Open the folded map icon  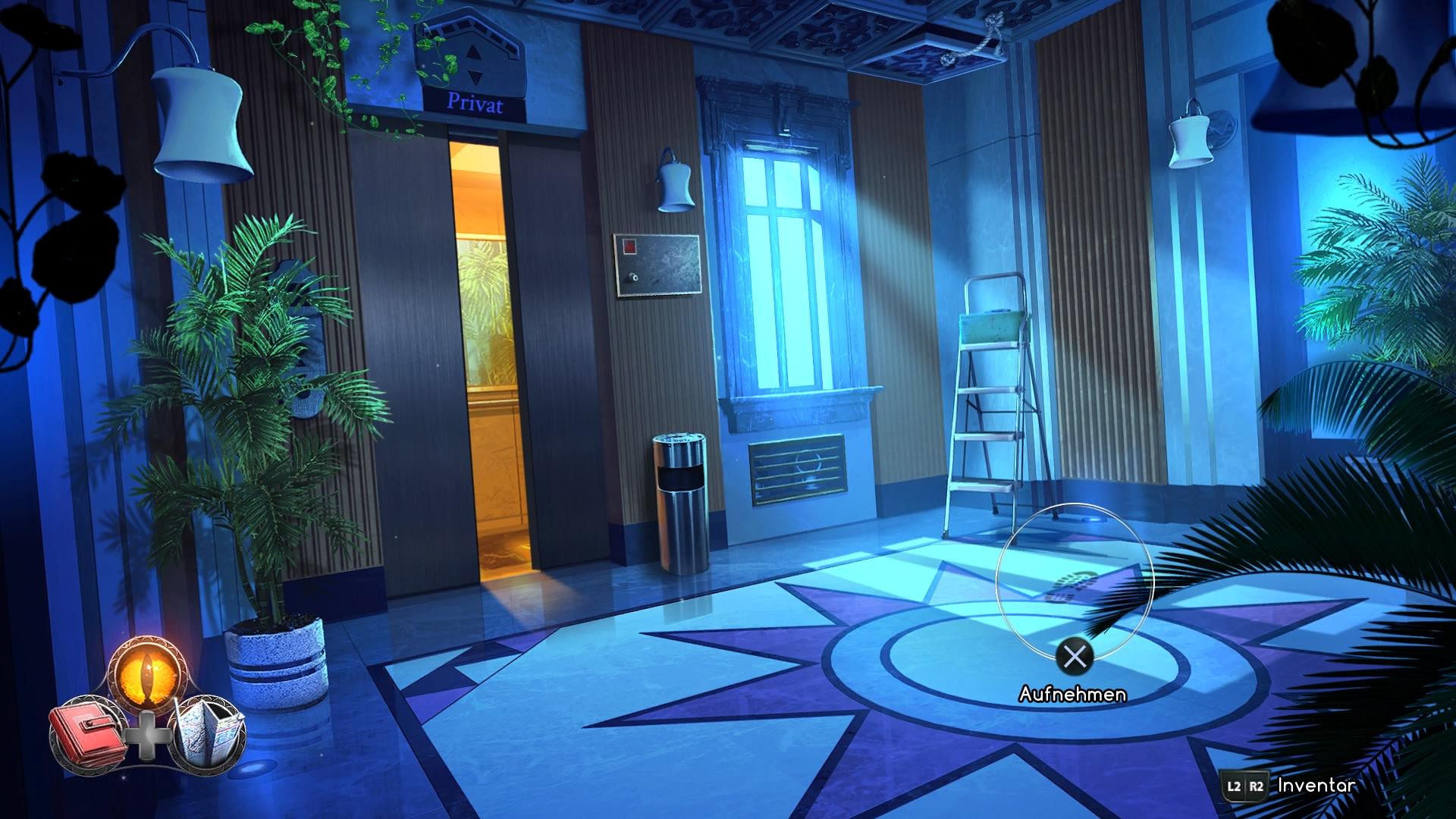click(x=209, y=733)
